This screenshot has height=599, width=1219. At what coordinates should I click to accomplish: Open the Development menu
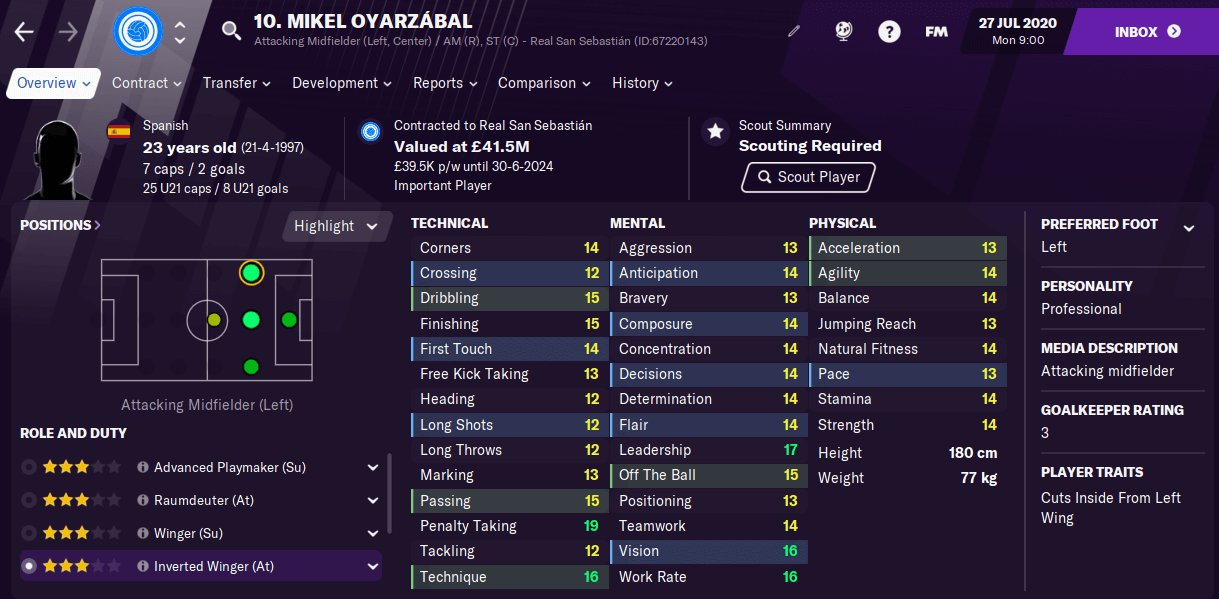[342, 83]
